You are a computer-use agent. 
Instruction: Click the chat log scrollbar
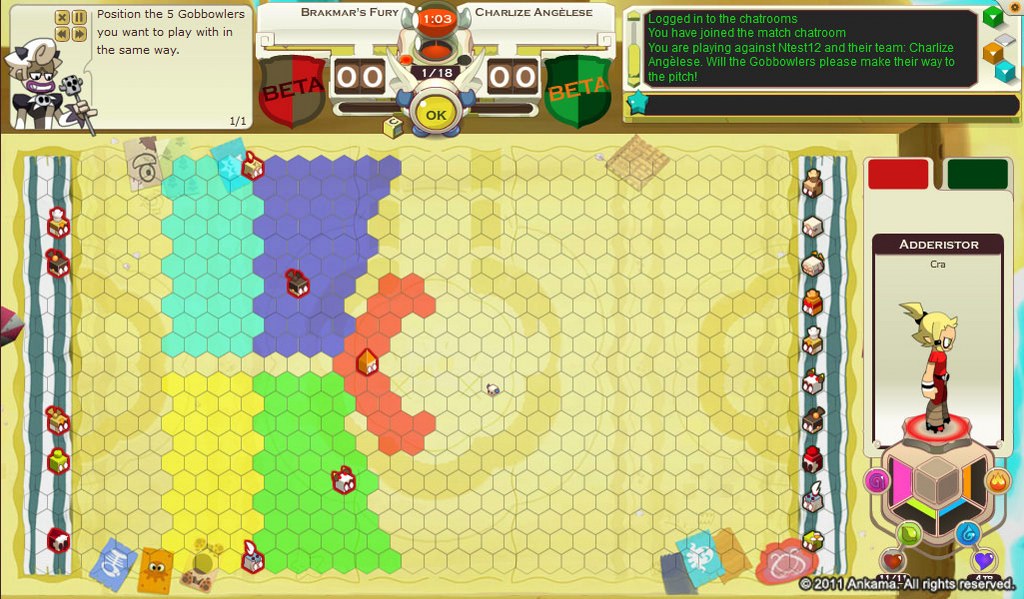[633, 45]
